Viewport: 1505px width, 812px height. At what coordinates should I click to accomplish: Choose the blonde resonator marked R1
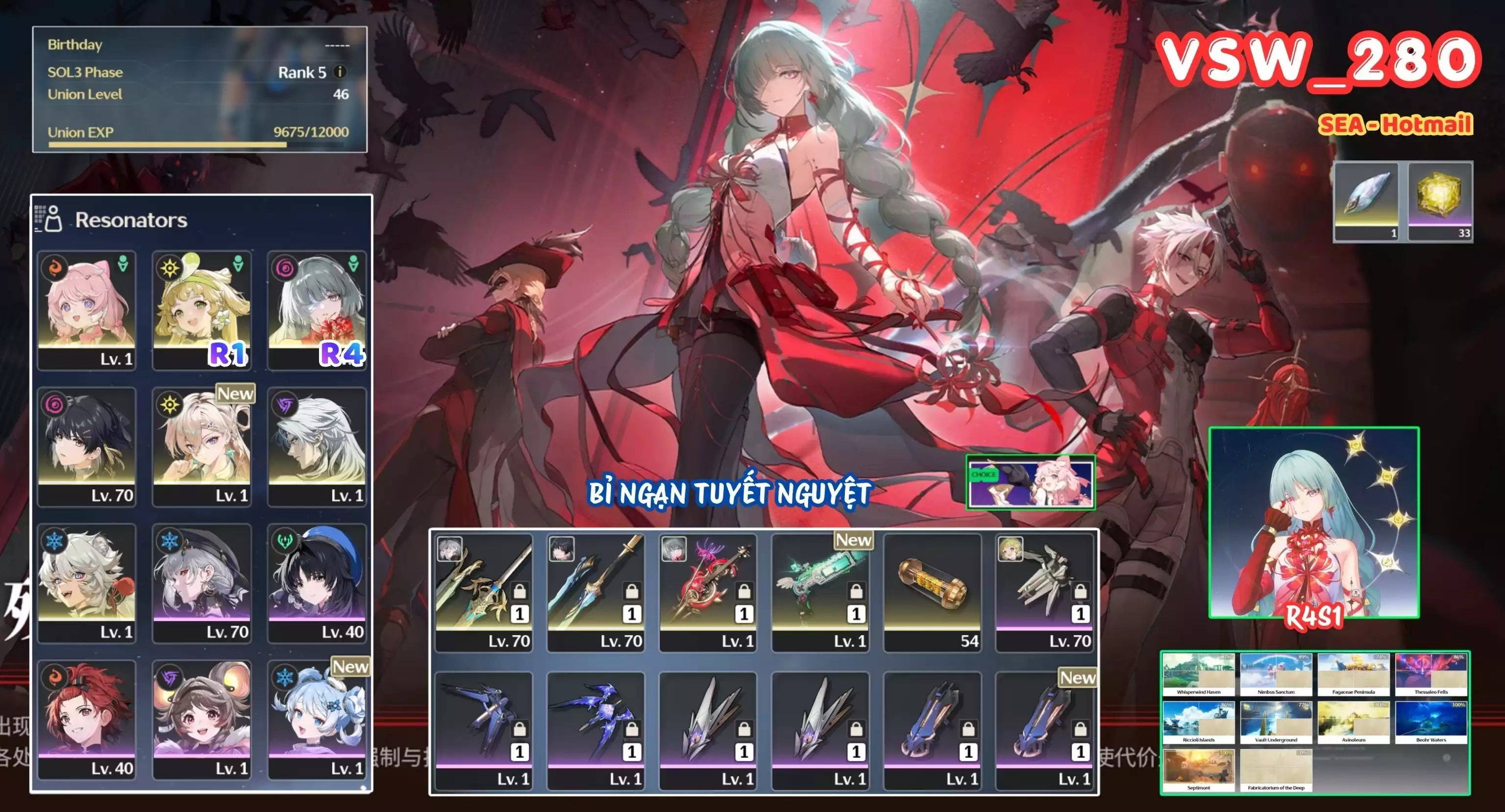(201, 310)
